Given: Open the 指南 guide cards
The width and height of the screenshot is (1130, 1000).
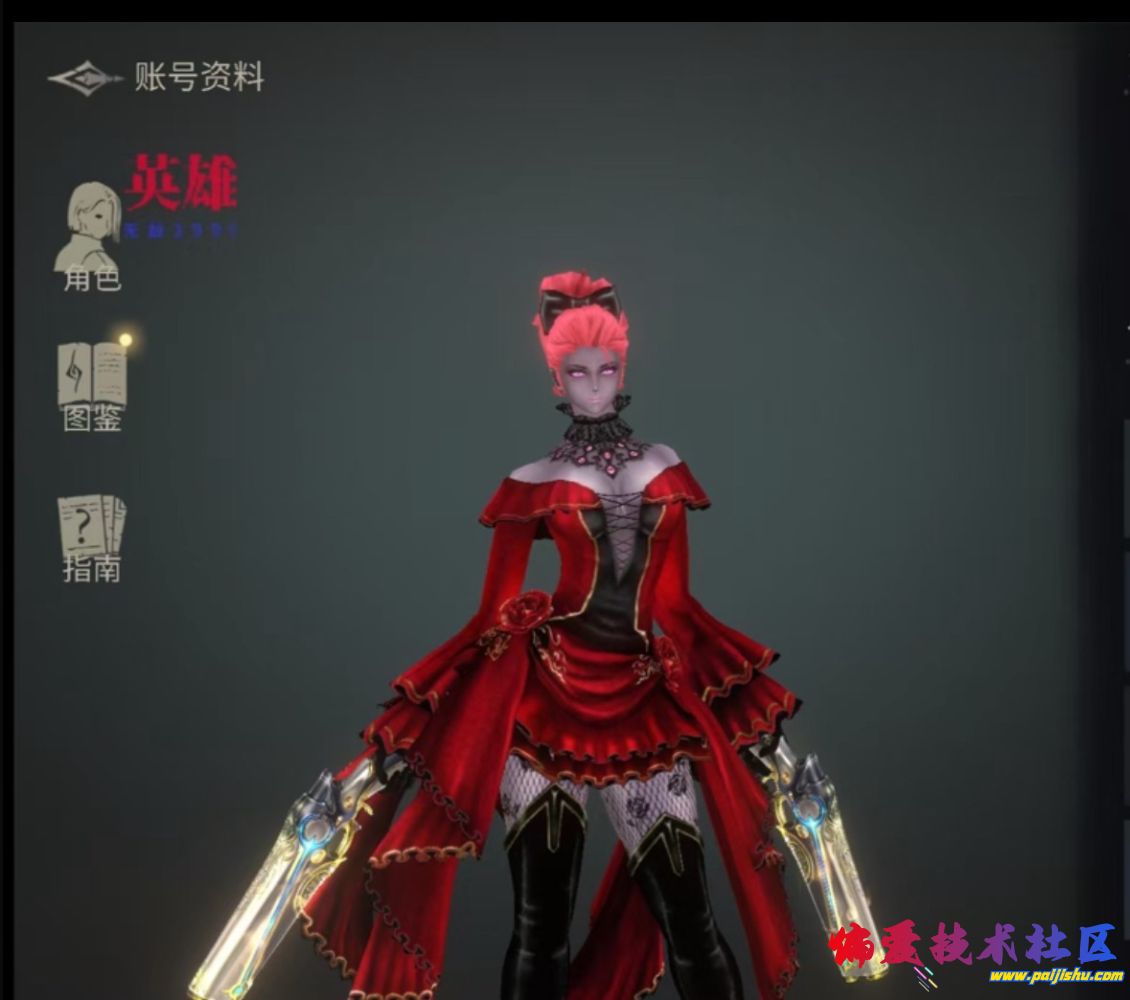Looking at the screenshot, I should [x=92, y=537].
